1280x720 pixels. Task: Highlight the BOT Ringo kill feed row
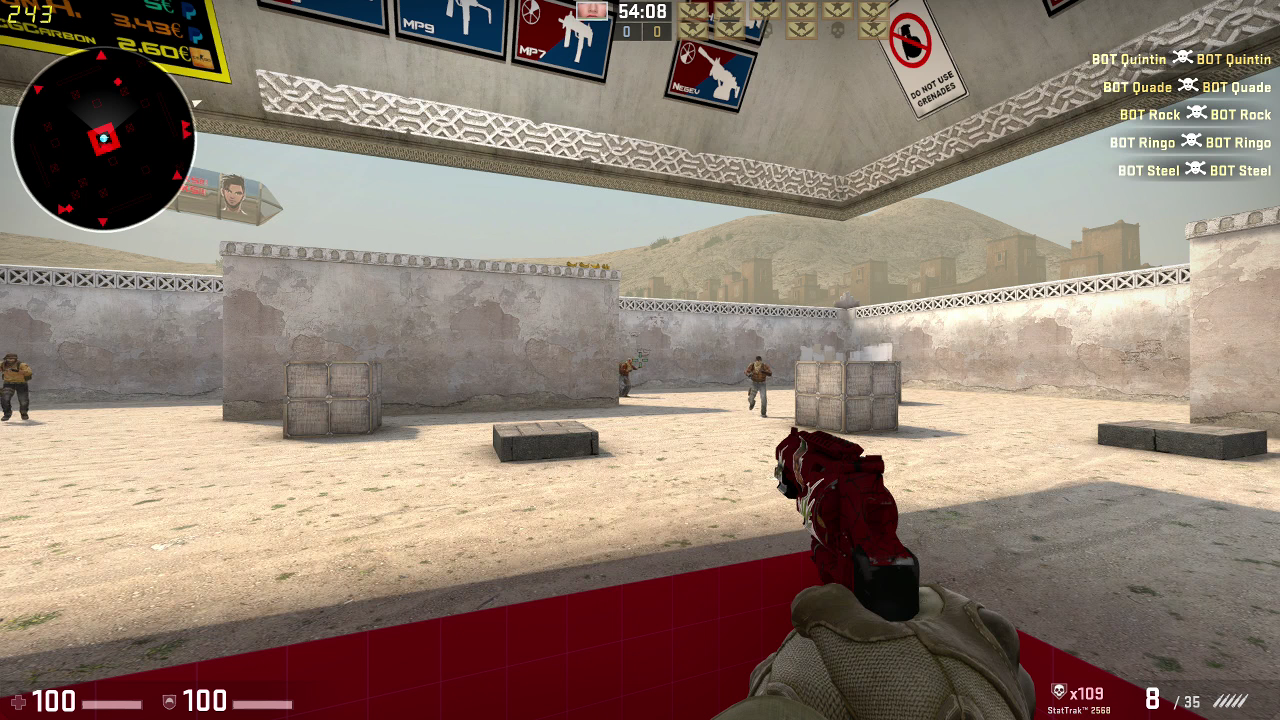pos(1190,142)
